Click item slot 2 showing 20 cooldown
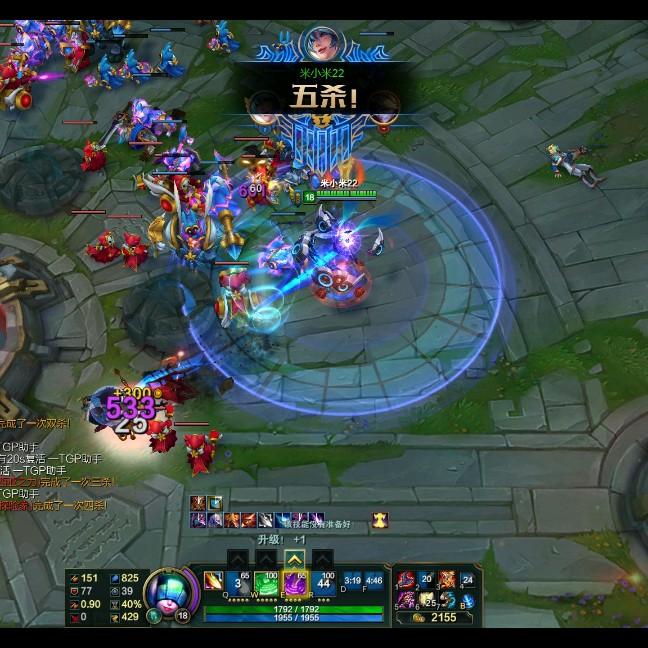Viewport: 648px width, 648px height. pyautogui.click(x=427, y=579)
